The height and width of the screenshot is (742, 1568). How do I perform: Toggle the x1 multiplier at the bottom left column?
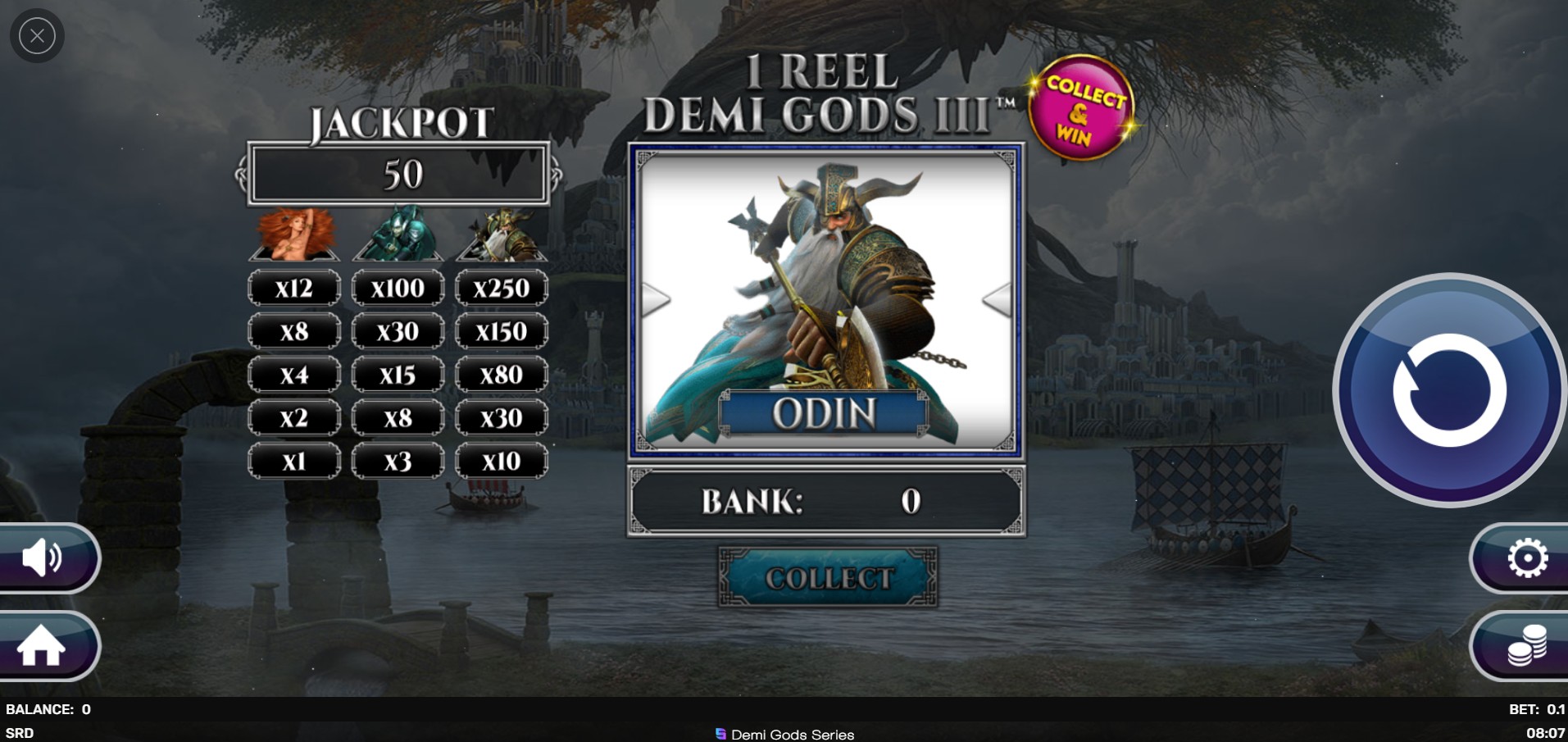pyautogui.click(x=295, y=460)
